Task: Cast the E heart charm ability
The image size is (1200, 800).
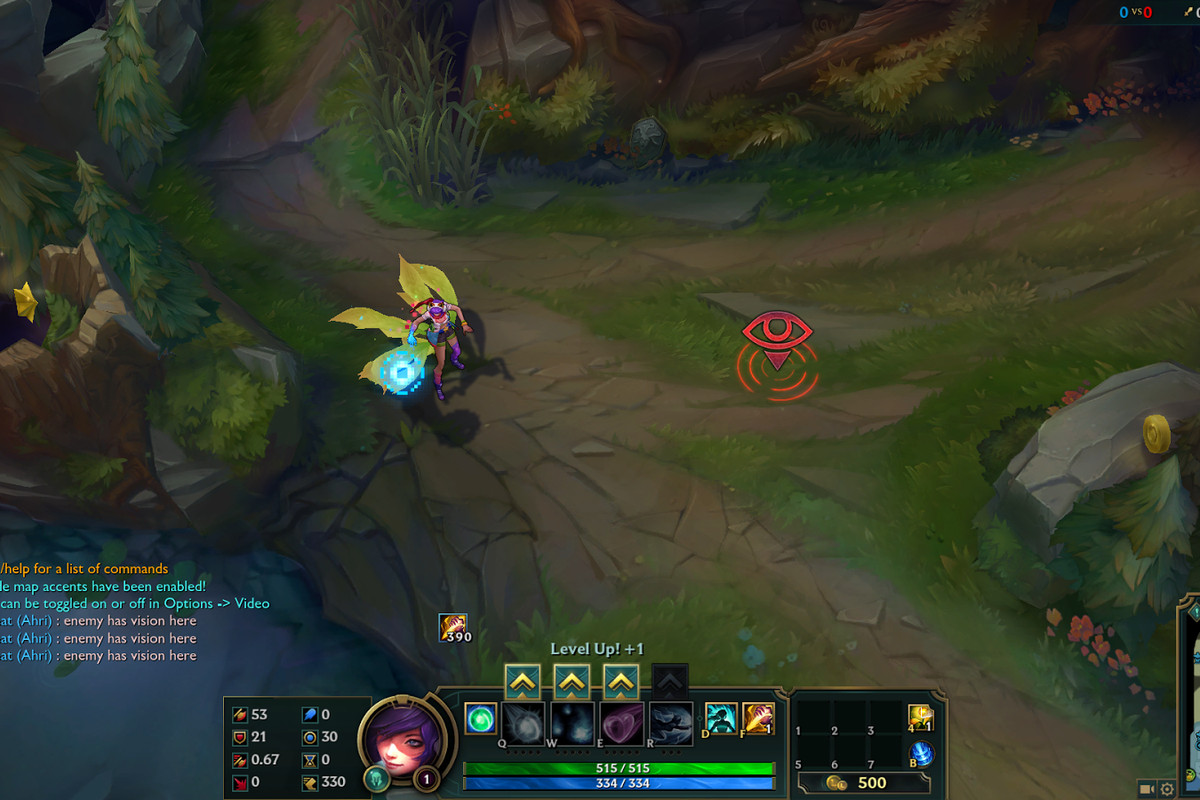Action: [621, 722]
